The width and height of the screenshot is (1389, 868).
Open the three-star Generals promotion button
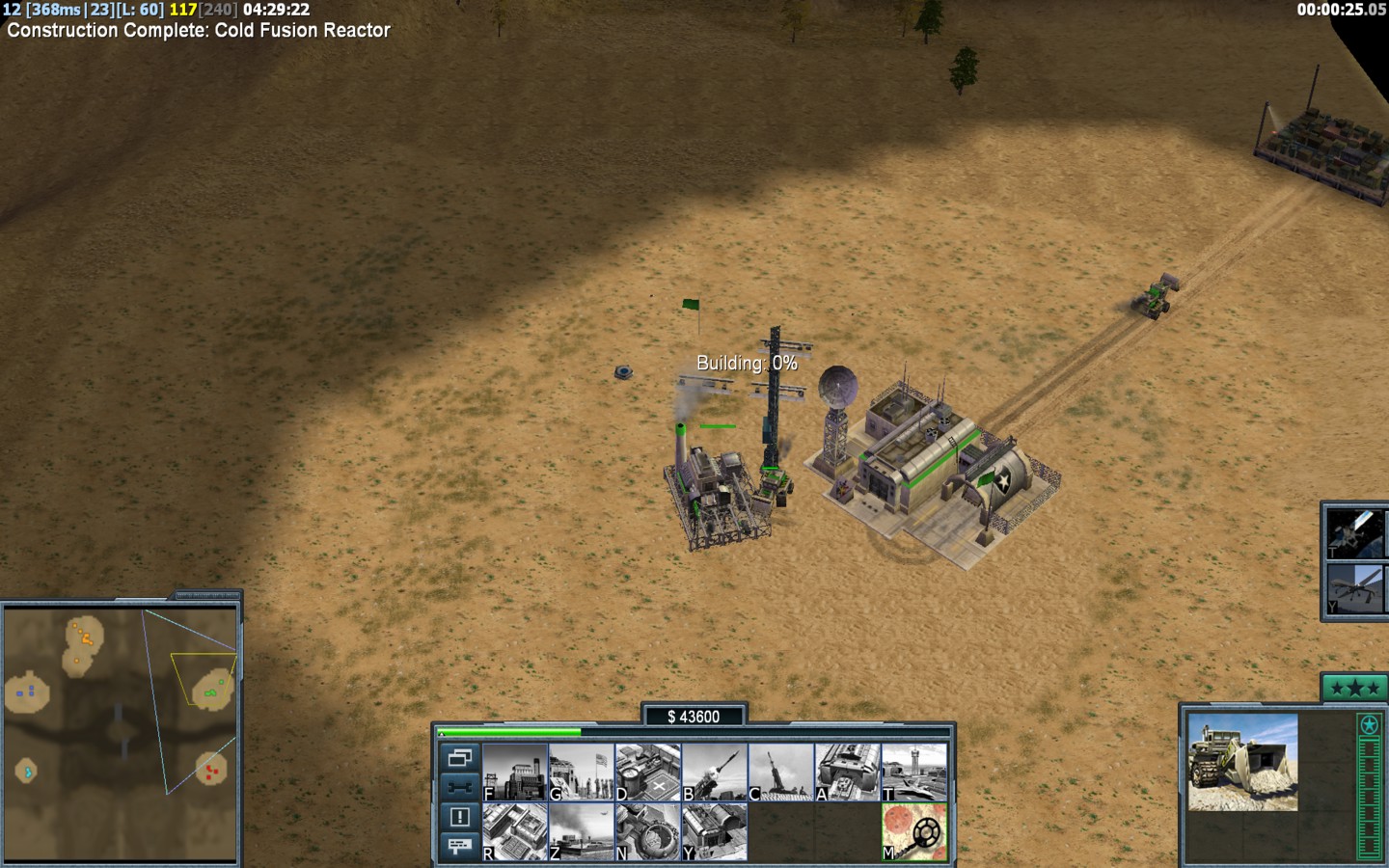[x=1354, y=688]
